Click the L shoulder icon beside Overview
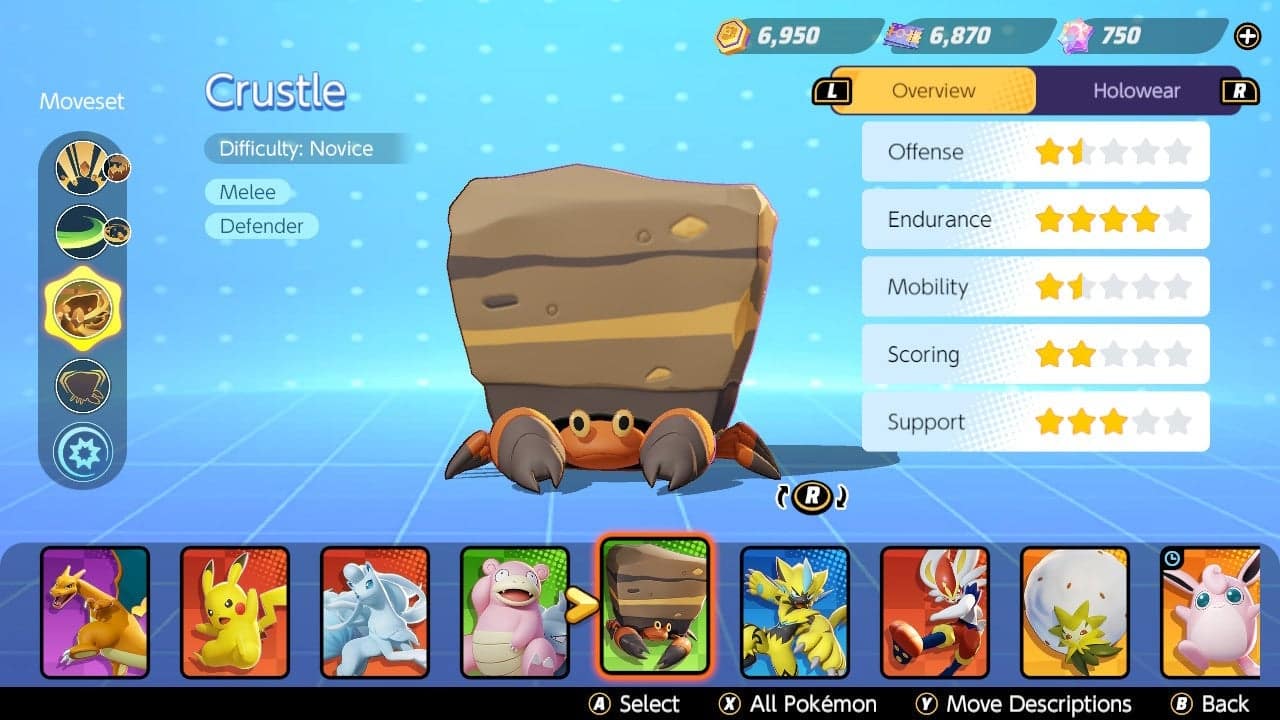The image size is (1280, 720). [x=833, y=90]
